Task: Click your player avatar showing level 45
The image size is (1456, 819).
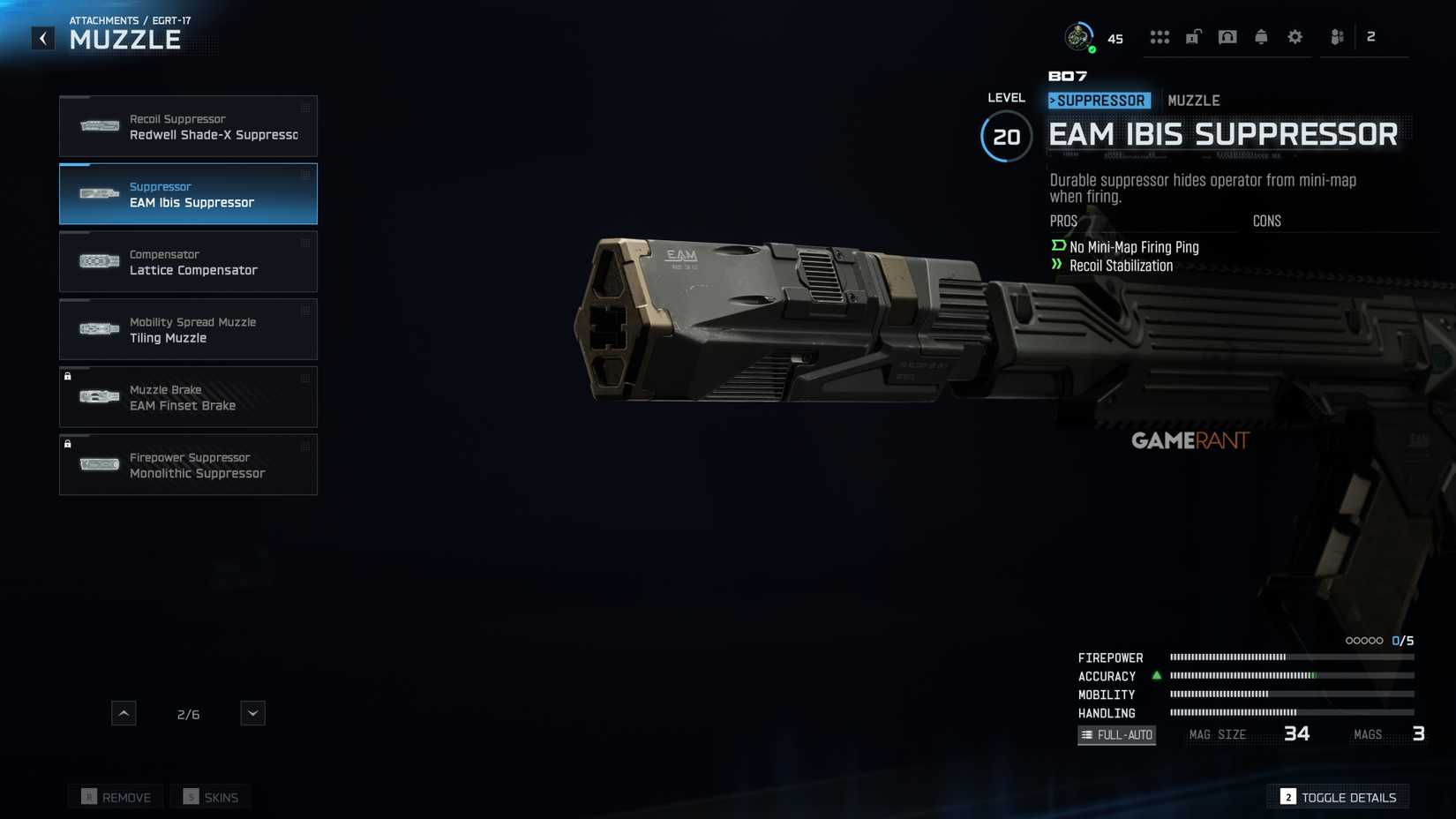Action: [1078, 36]
